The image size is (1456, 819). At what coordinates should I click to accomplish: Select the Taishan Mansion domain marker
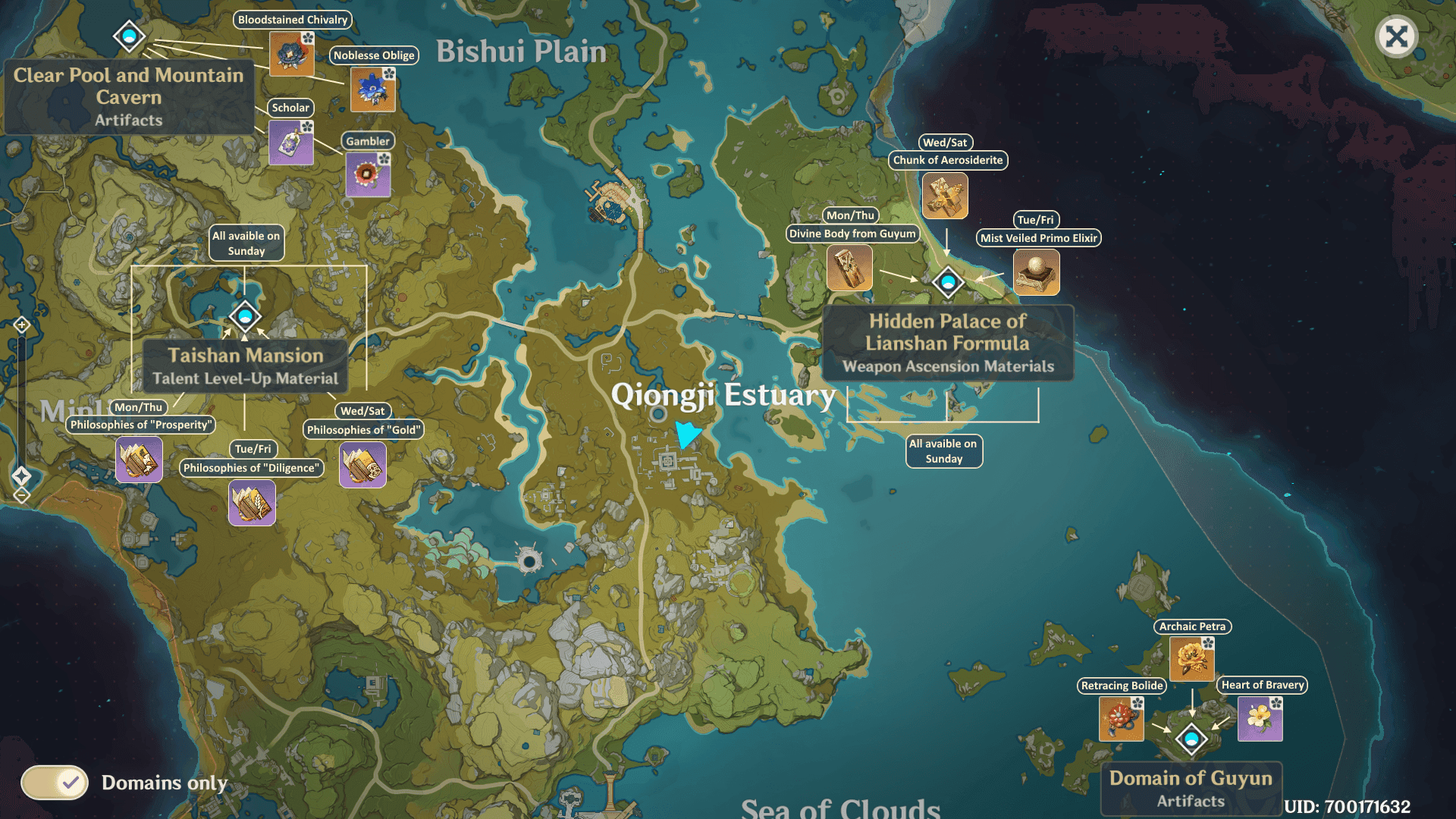[x=245, y=316]
